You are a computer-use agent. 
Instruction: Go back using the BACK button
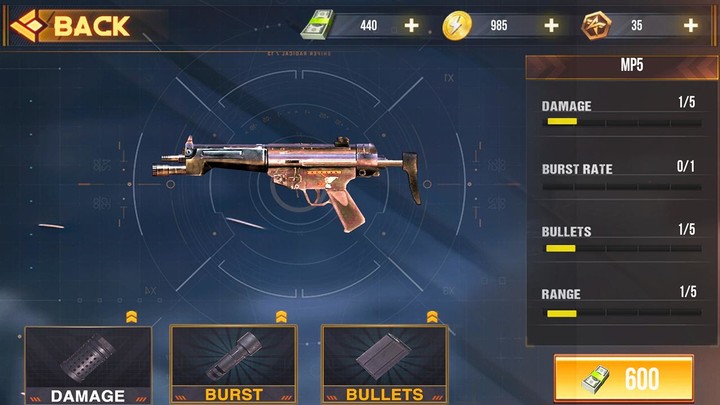click(72, 25)
